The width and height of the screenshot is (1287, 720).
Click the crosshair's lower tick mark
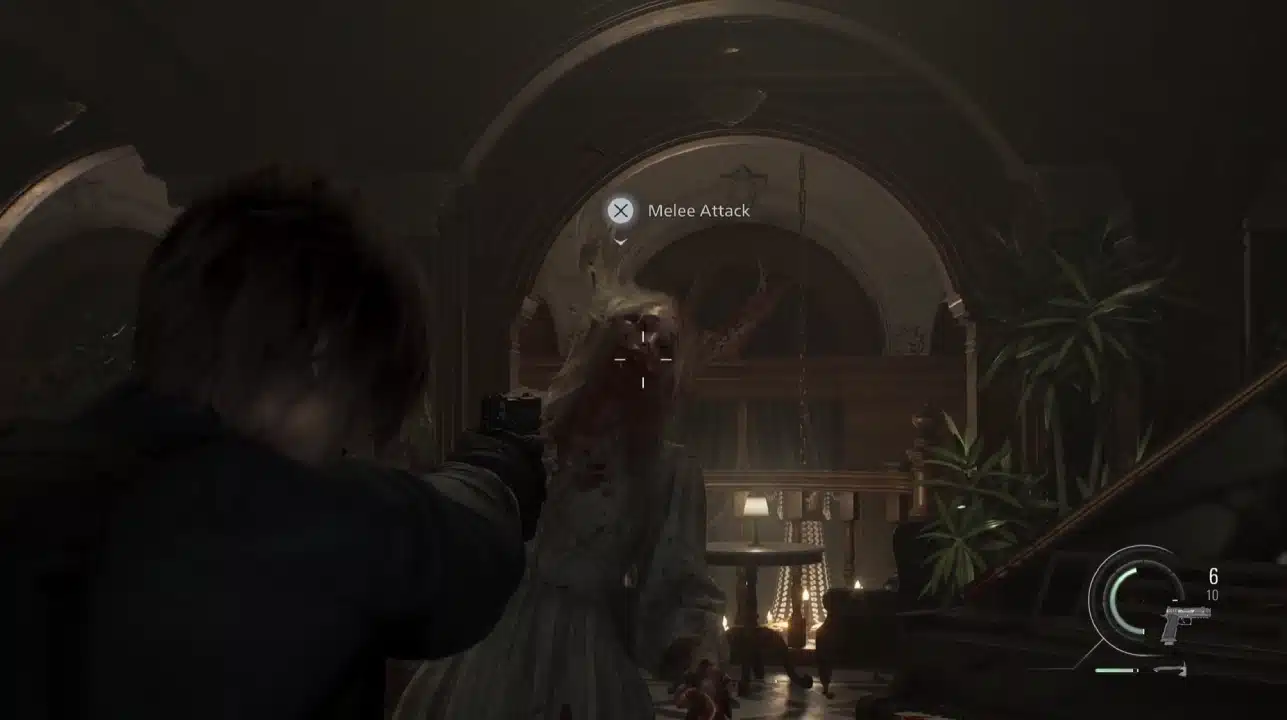643,382
